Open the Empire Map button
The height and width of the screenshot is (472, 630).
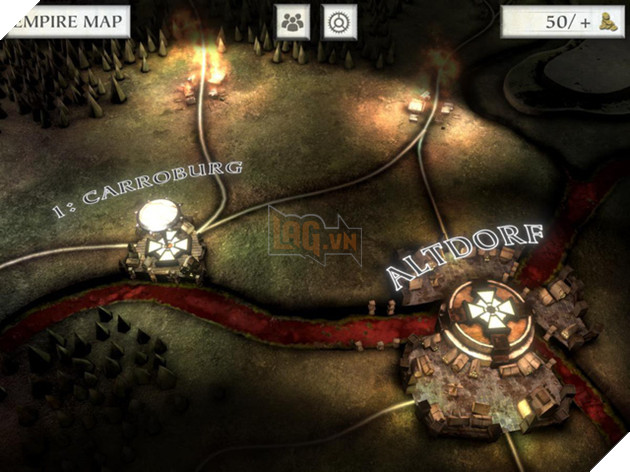[x=64, y=21]
